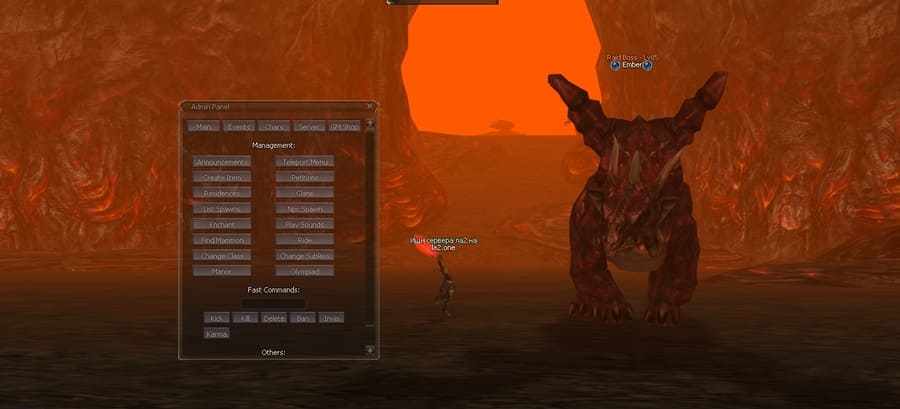Click the Residences button
The image size is (900, 409).
tap(222, 193)
